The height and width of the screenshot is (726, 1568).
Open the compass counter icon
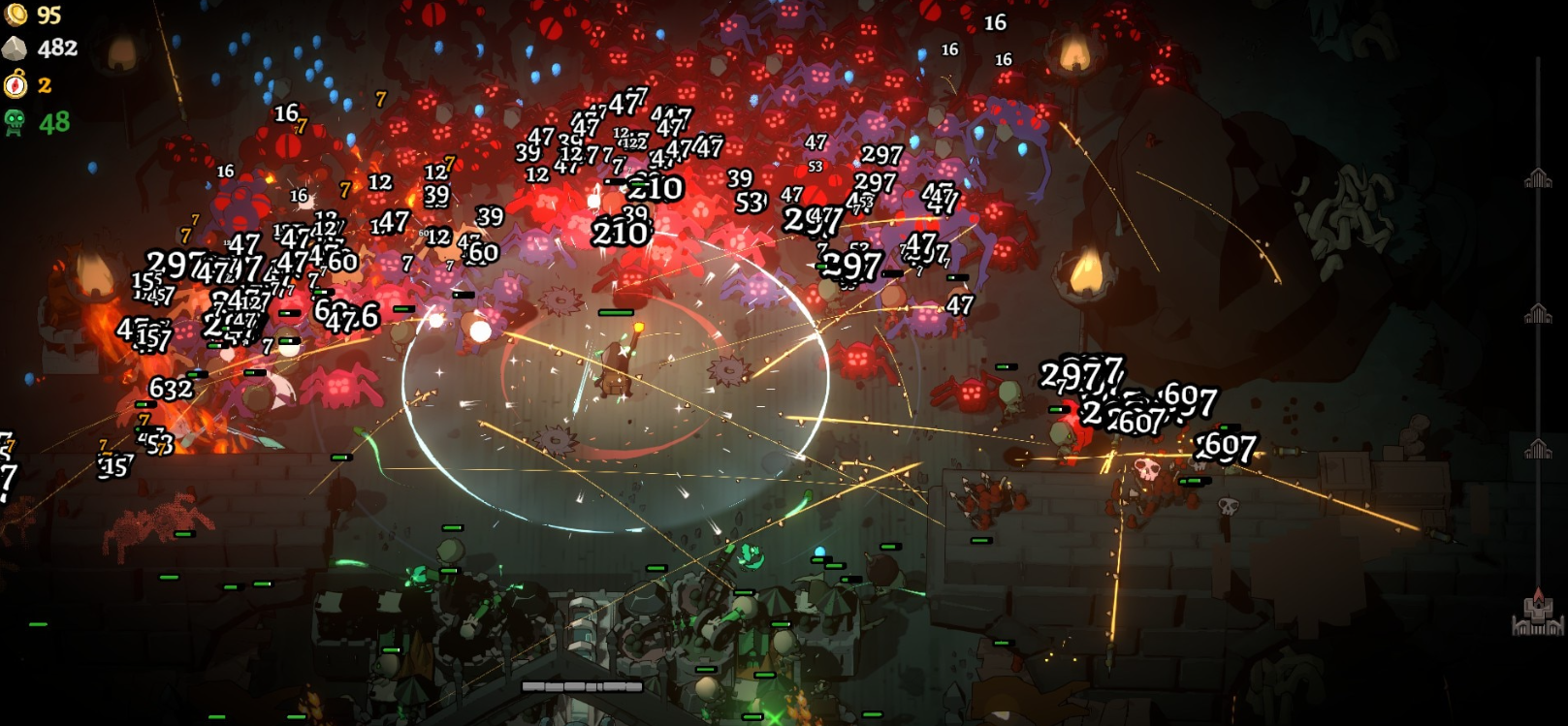(x=16, y=85)
